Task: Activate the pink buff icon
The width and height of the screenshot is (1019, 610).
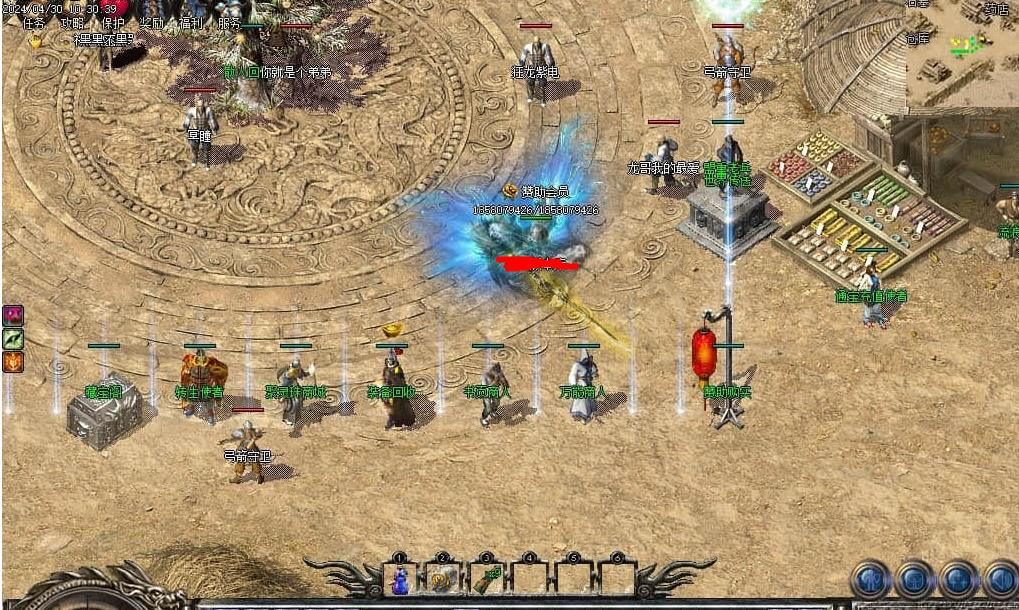Action: click(x=12, y=316)
